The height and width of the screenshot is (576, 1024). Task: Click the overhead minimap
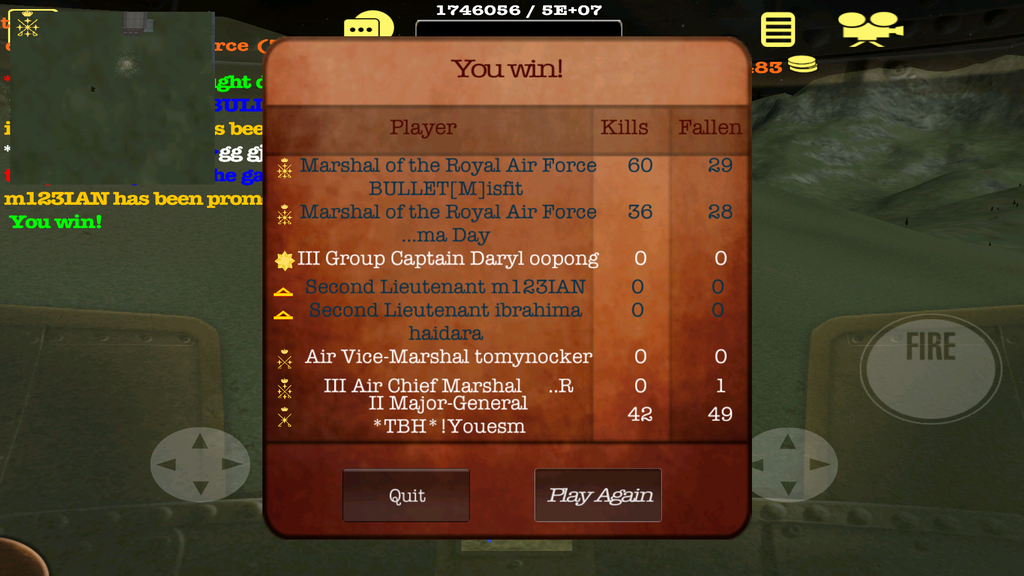tap(112, 95)
